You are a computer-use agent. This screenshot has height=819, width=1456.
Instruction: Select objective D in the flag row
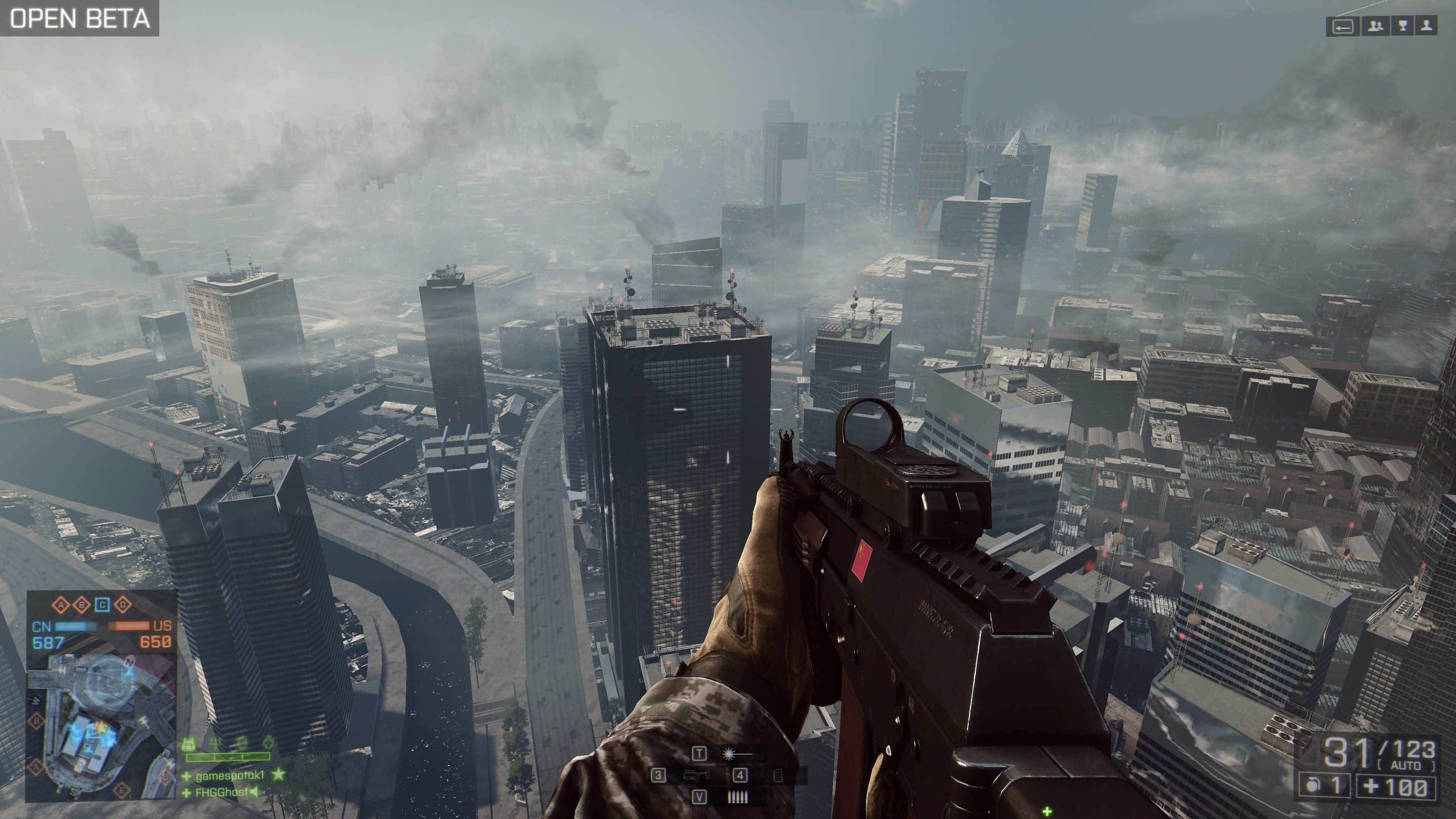(123, 605)
